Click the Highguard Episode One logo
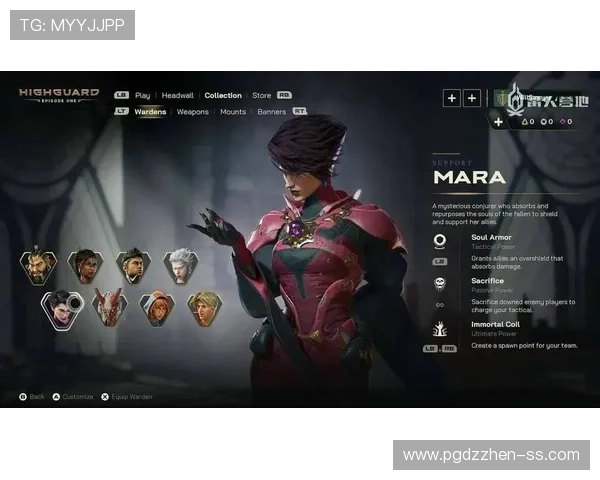This screenshot has height=480, width=600. pyautogui.click(x=59, y=96)
